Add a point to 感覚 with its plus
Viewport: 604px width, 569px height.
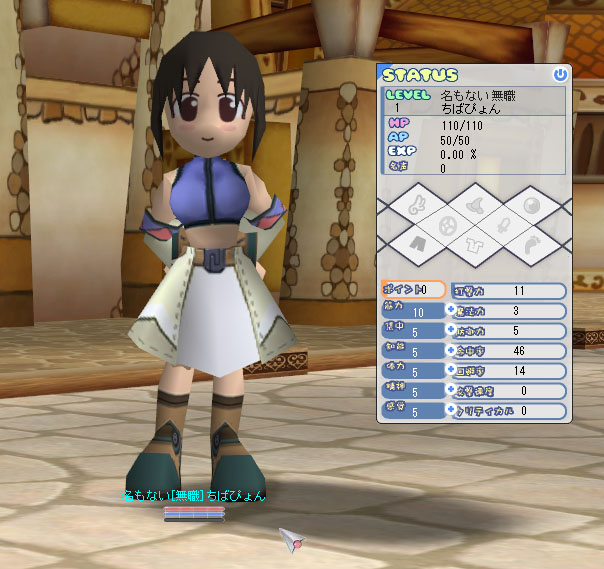(x=450, y=410)
